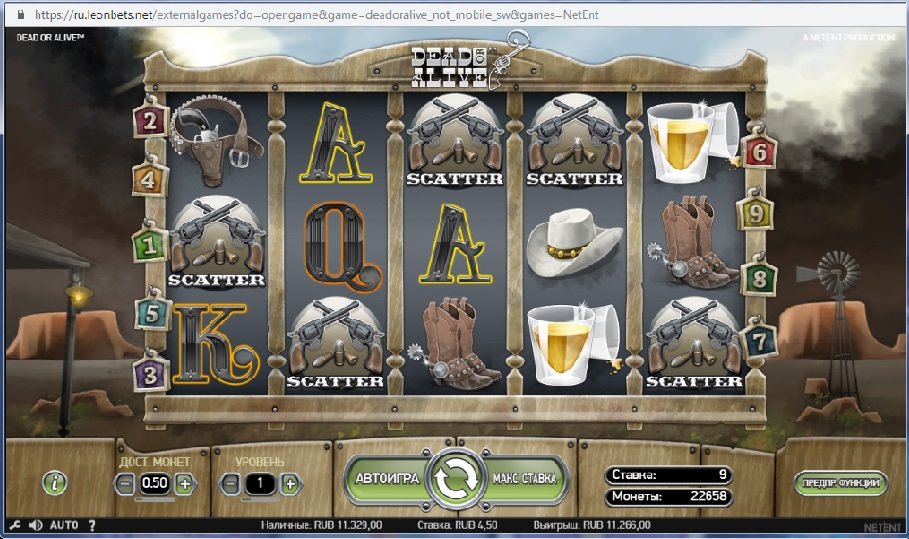
Task: Open the ПРЕДПР. ФУНКЦИИ preview button
Action: (842, 483)
